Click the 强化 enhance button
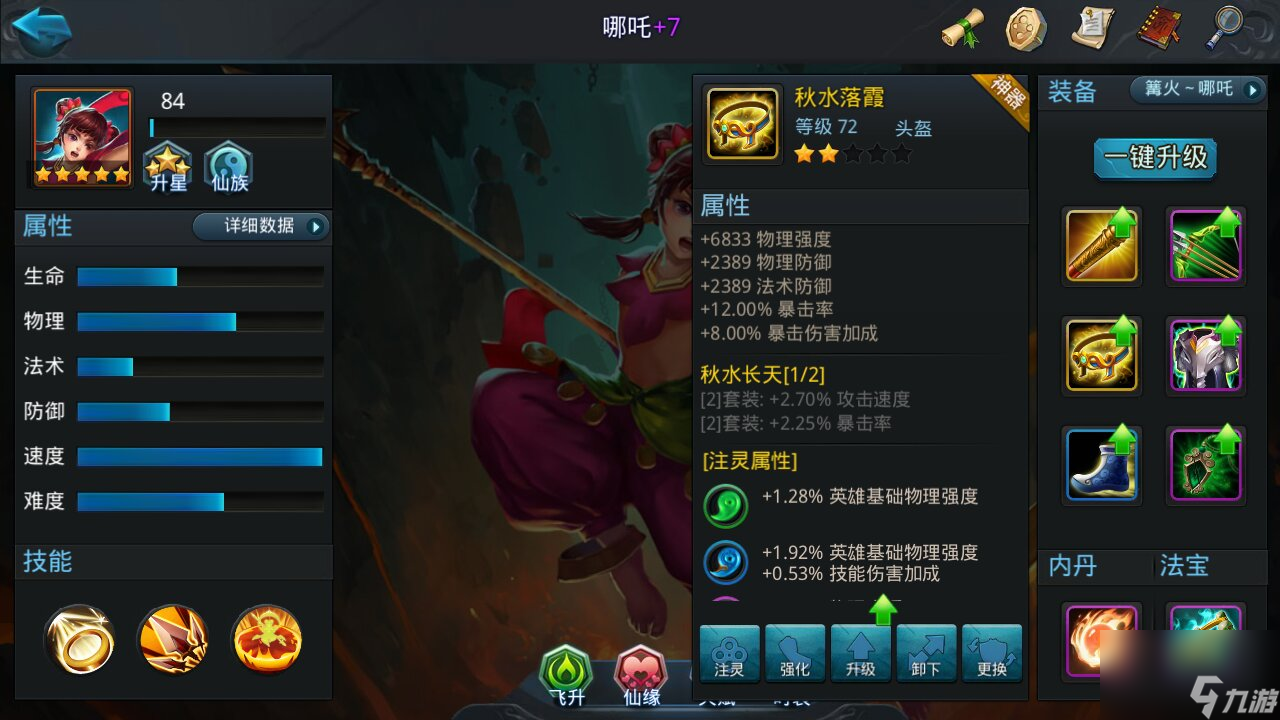The height and width of the screenshot is (720, 1280). point(795,653)
